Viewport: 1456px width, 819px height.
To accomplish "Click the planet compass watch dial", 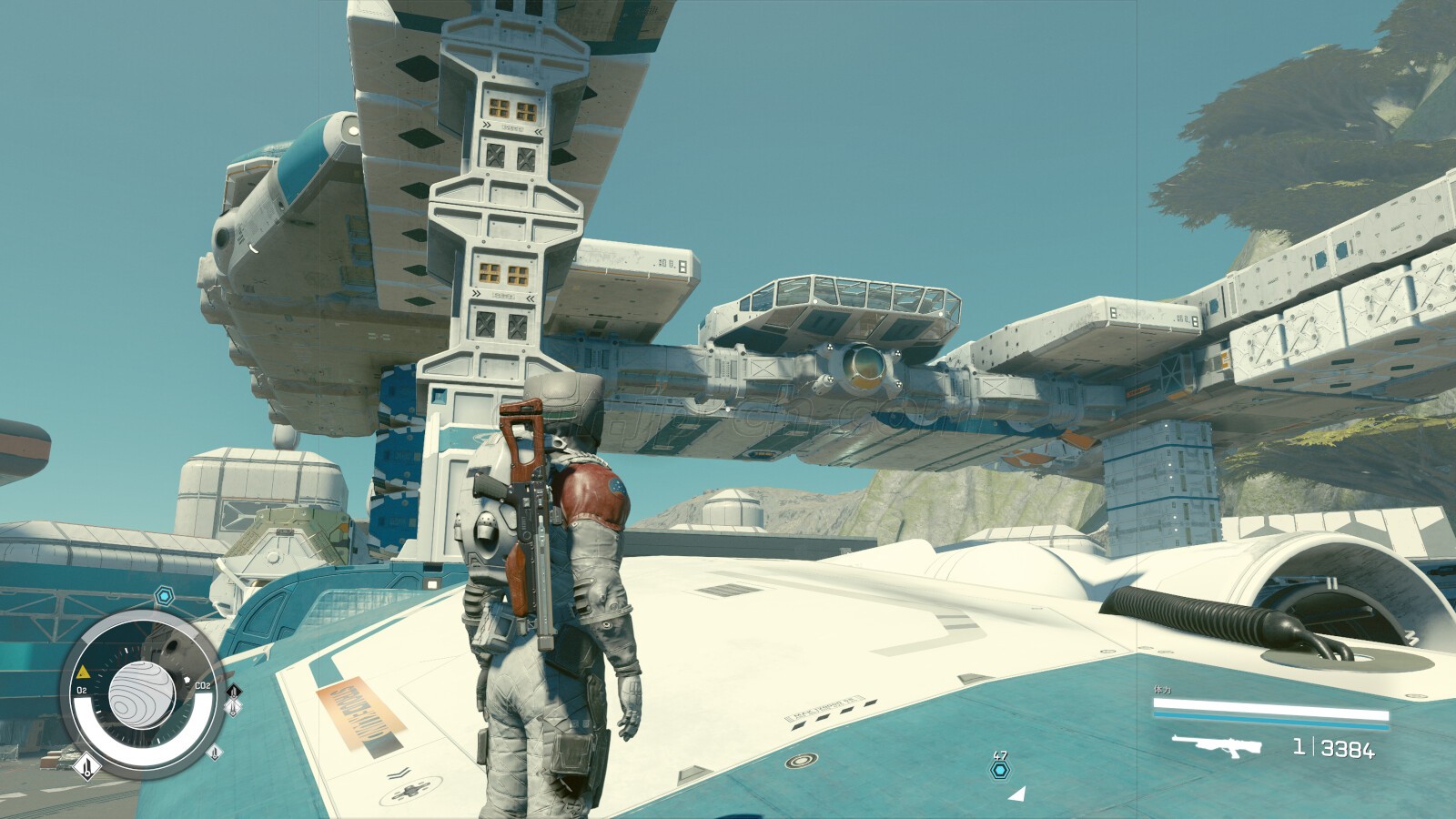I will click(x=141, y=696).
